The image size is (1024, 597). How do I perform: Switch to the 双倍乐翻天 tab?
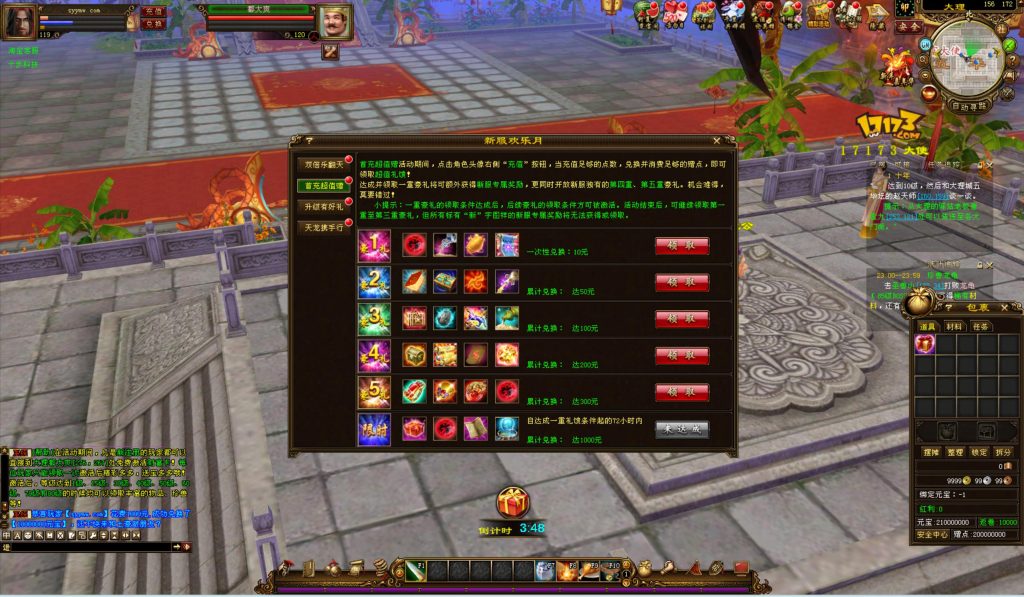323,164
